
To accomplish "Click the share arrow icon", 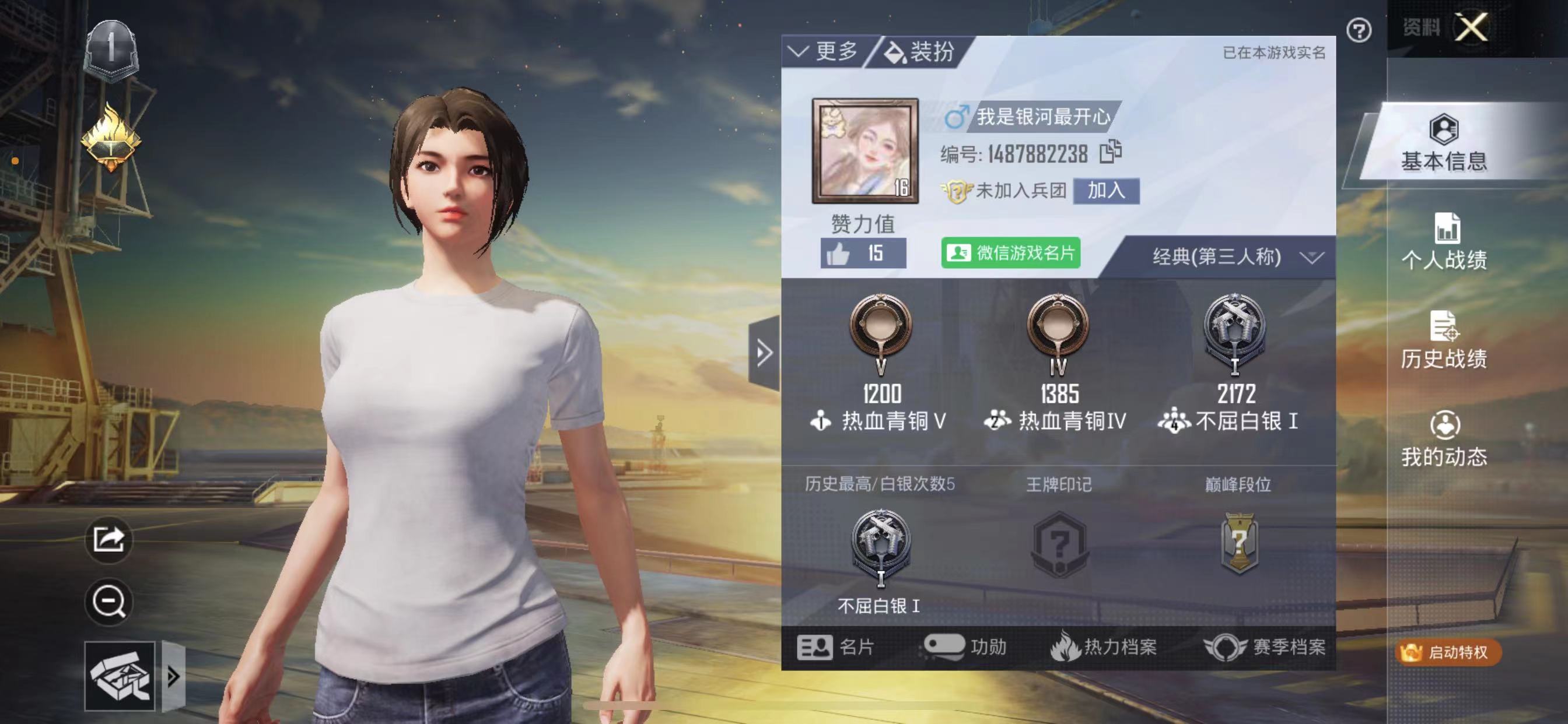I will tap(108, 539).
